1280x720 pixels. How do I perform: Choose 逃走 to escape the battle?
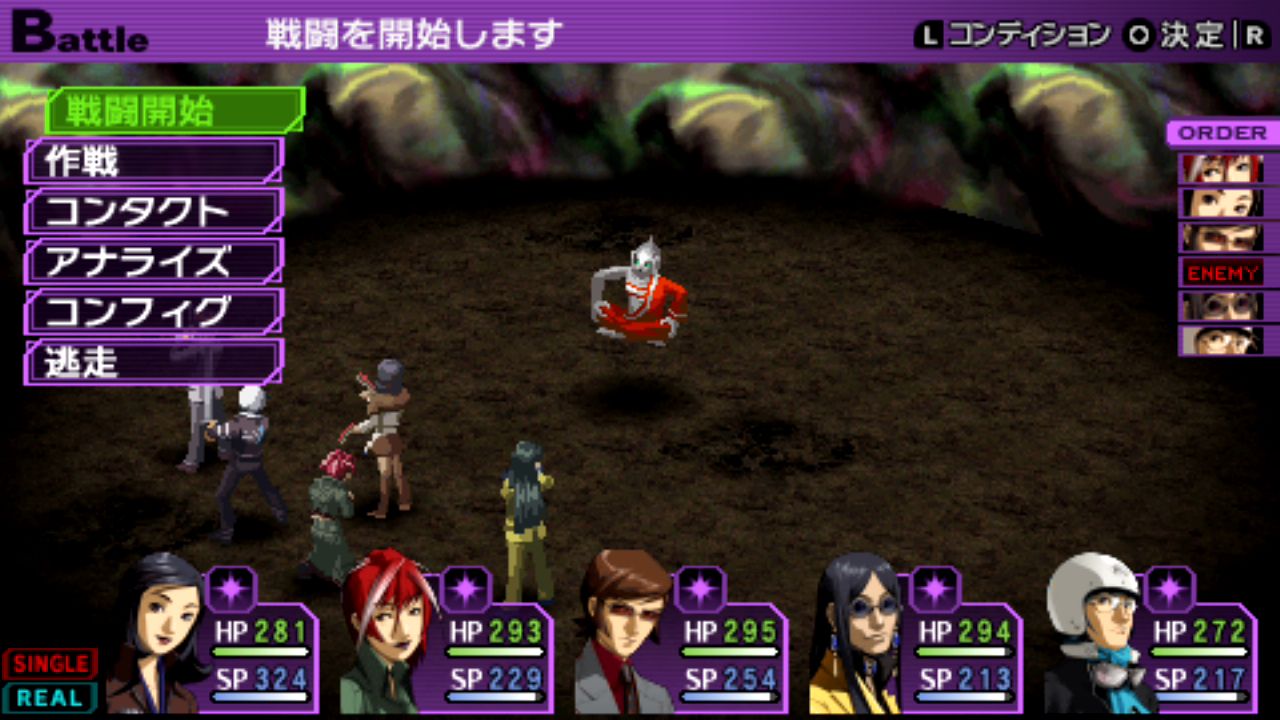pos(153,362)
